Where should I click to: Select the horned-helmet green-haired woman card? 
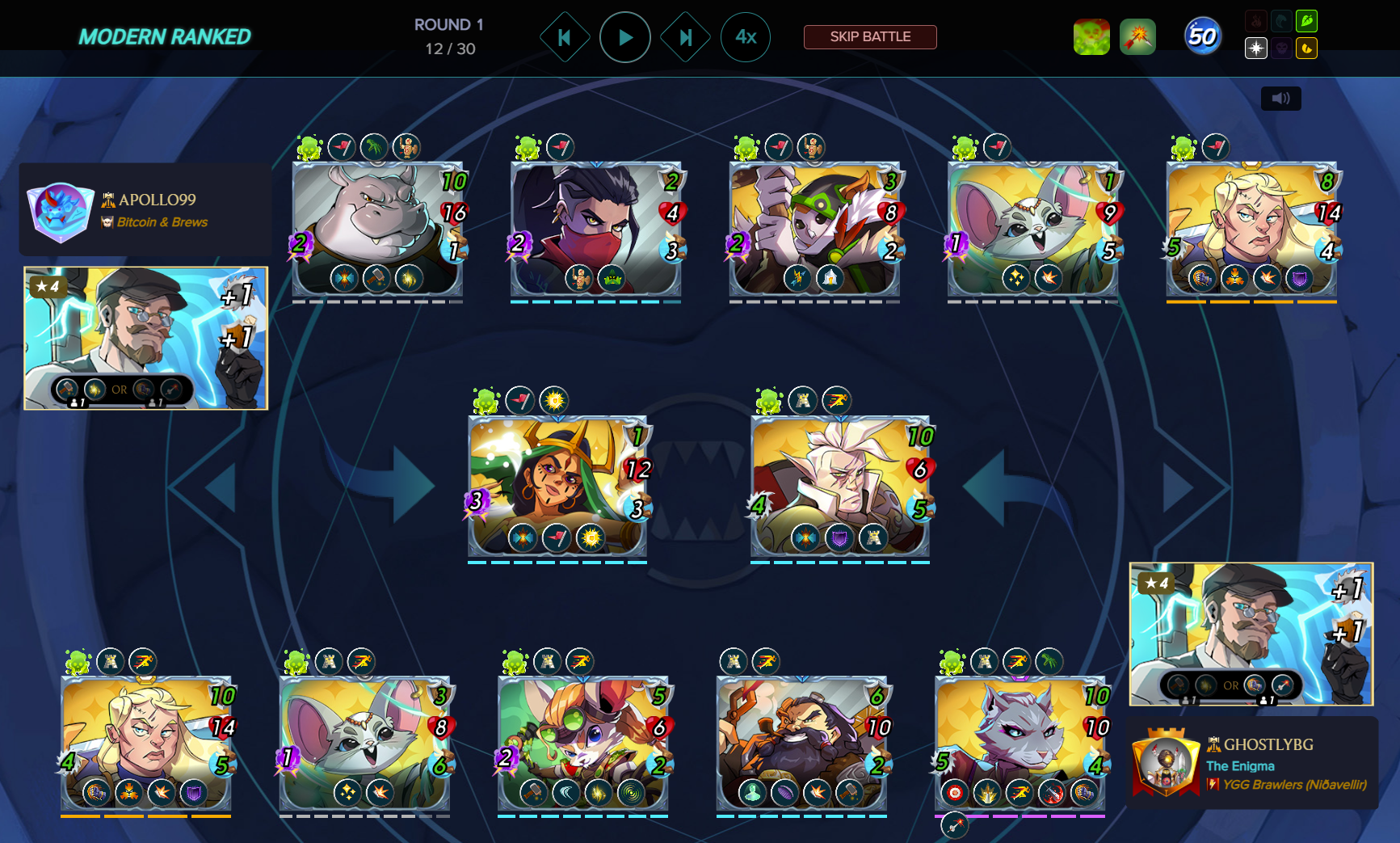pyautogui.click(x=557, y=485)
